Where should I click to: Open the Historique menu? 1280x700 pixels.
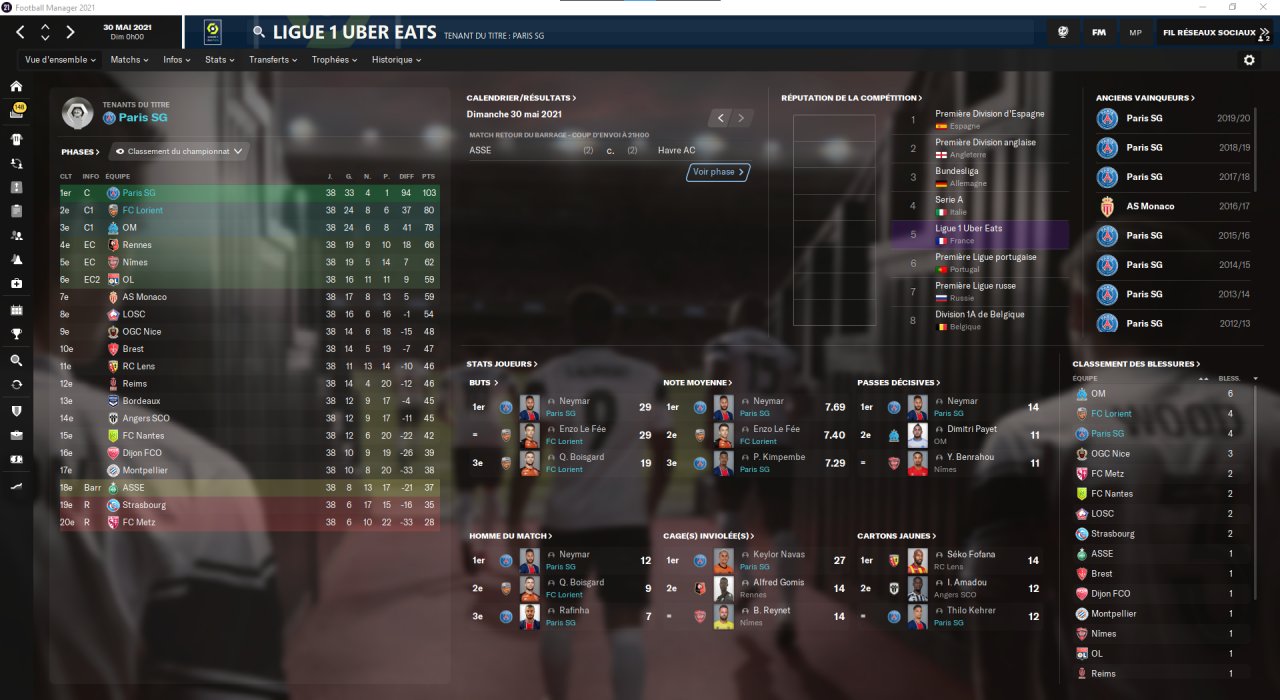pos(396,60)
